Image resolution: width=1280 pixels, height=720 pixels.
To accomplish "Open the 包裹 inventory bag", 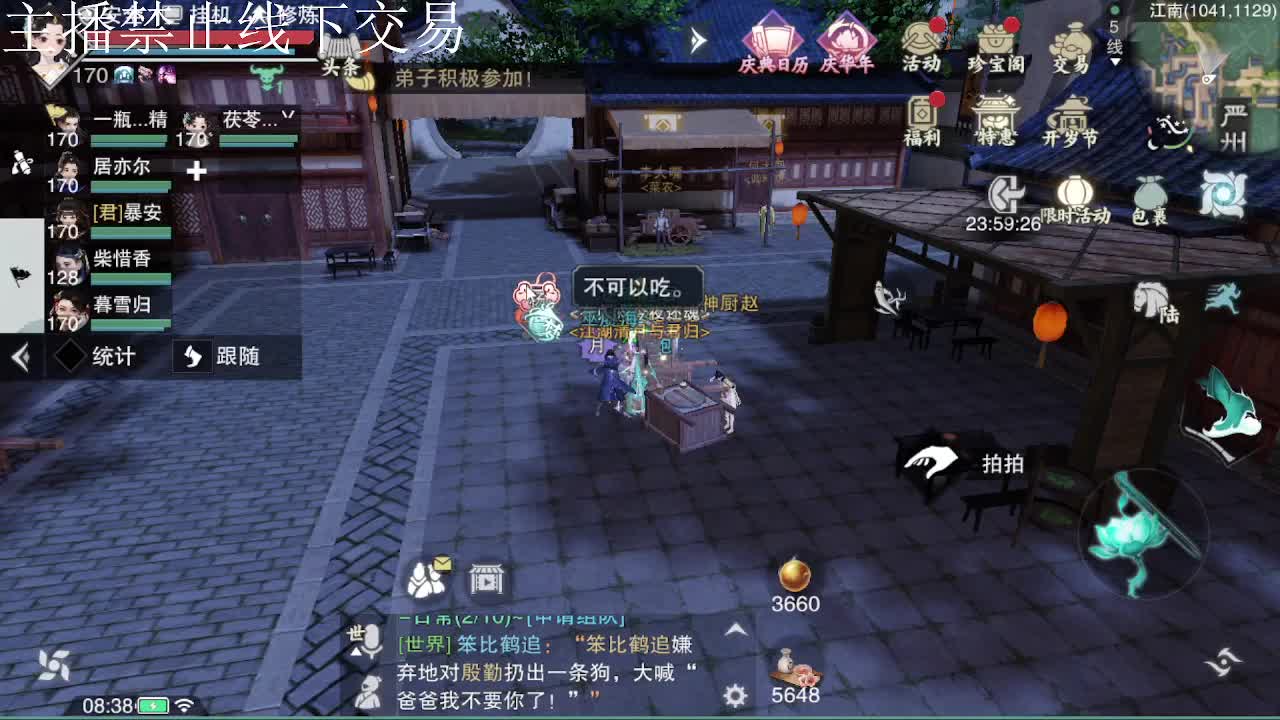I will coord(1152,195).
